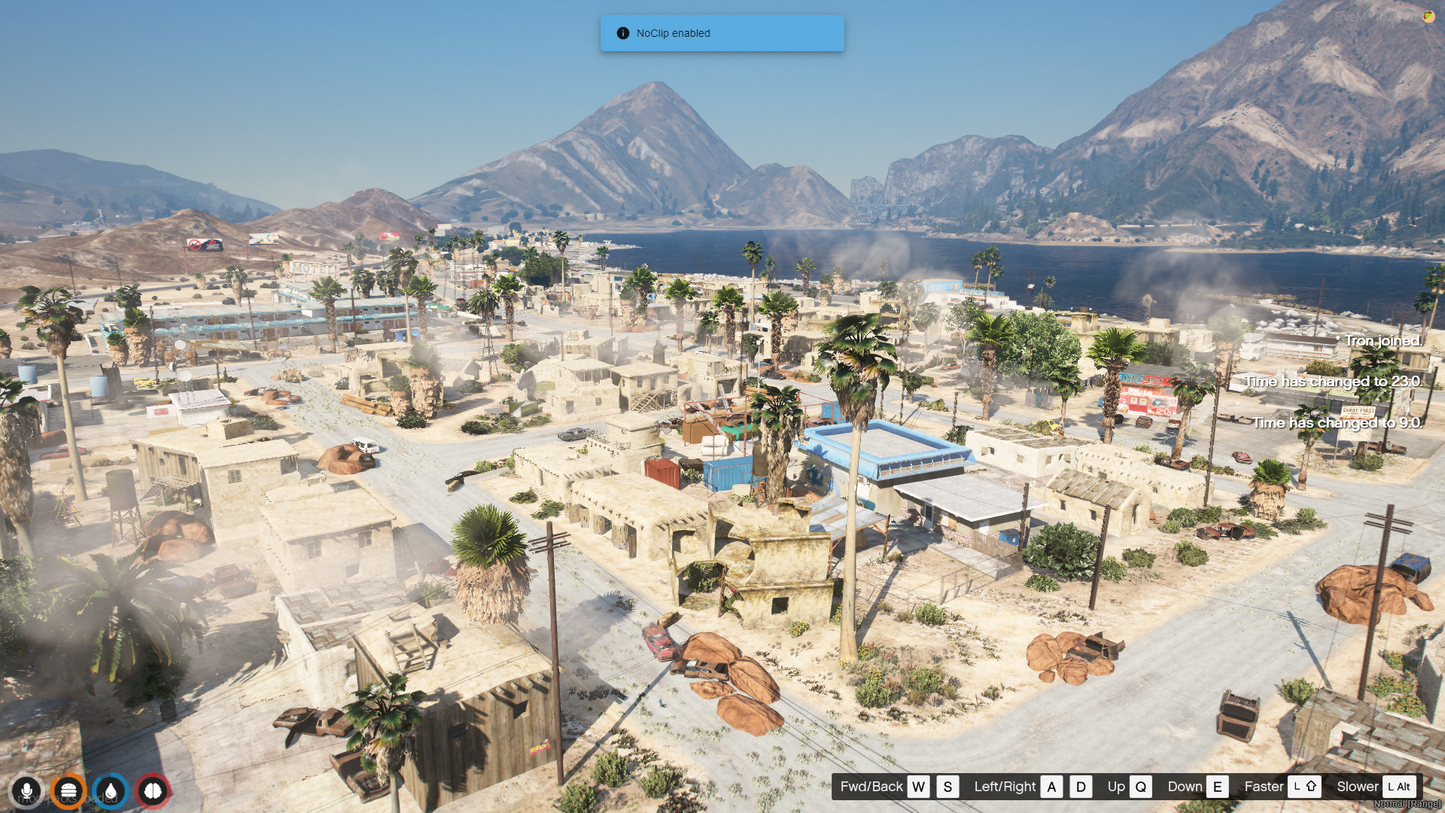Click the FiveM taco emoji icon
The height and width of the screenshot is (813, 1445).
click(1428, 16)
